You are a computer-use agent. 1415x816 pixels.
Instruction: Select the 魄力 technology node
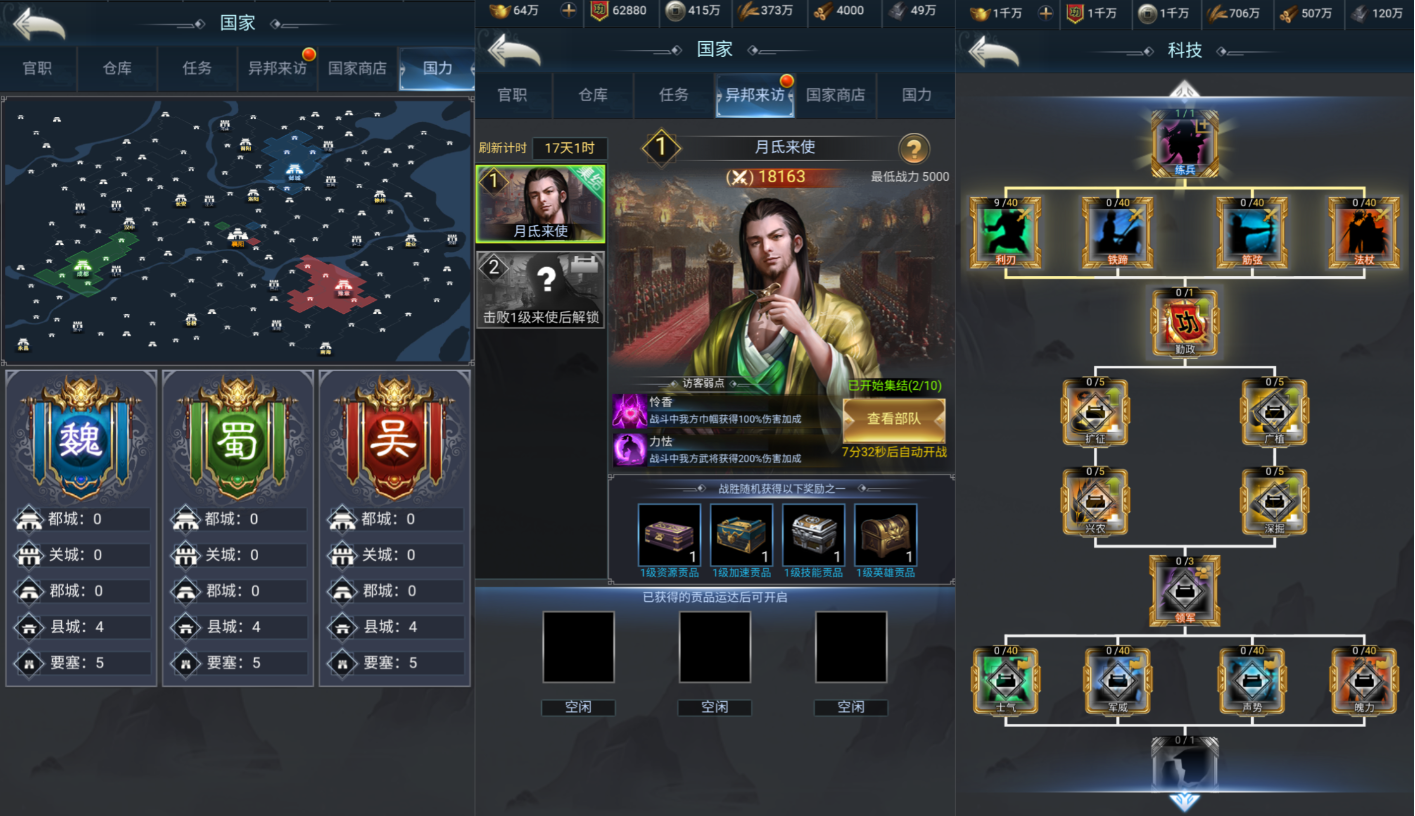[x=1363, y=680]
